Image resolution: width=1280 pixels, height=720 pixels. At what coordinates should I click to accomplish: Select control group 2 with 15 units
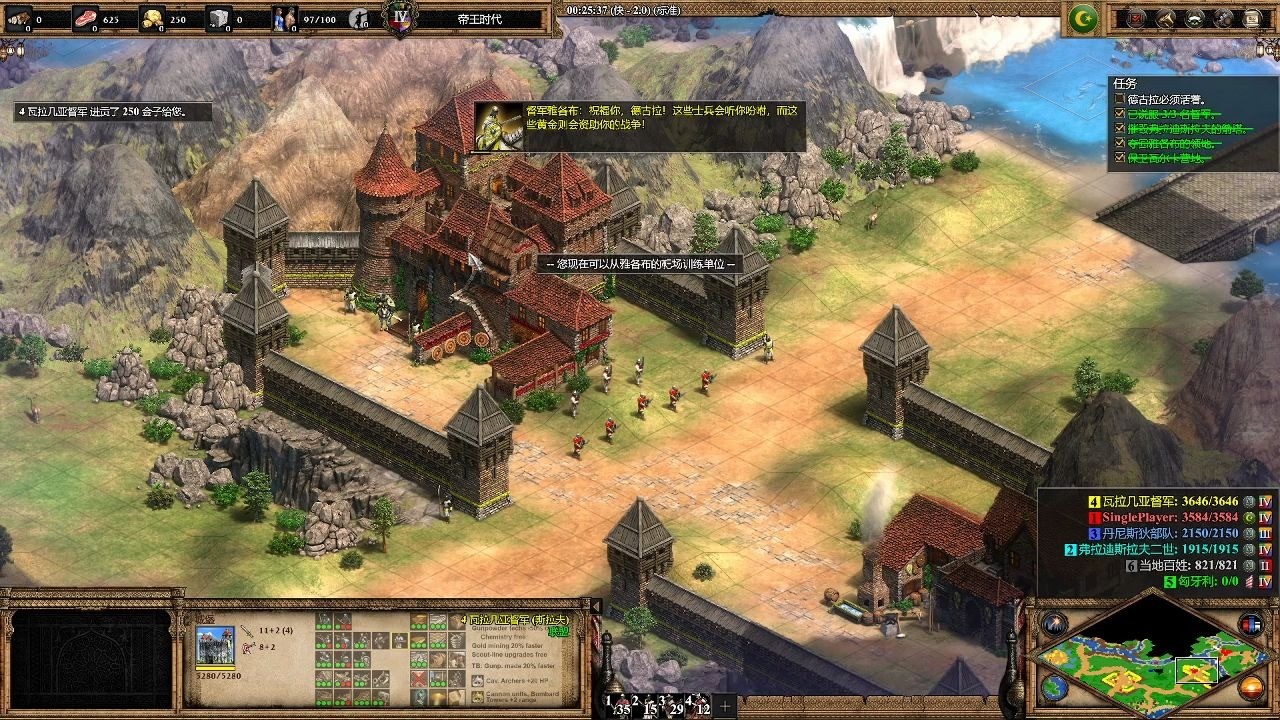pos(643,705)
